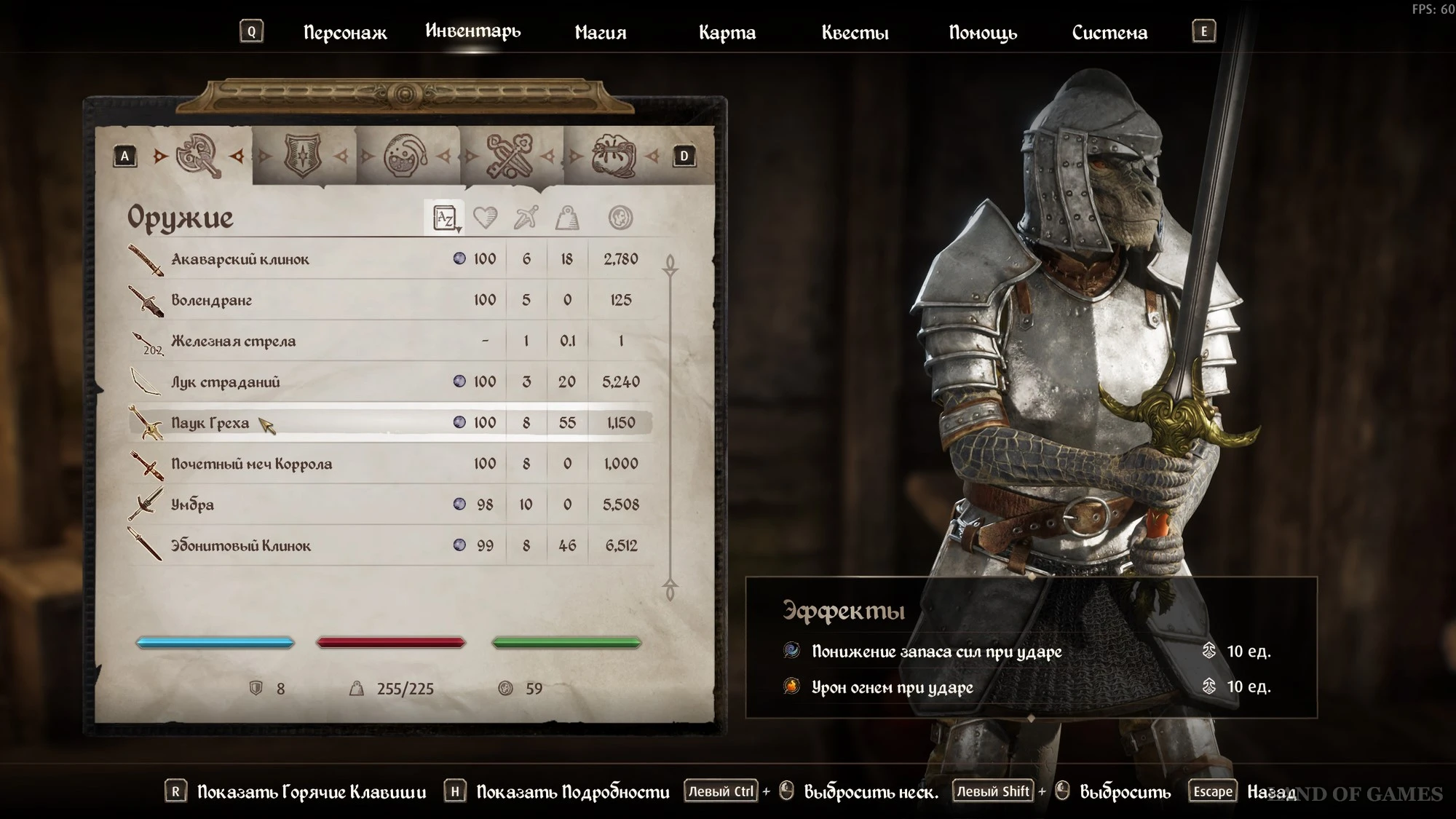Select Лук страданий bow
1456x819 pixels.
pos(225,382)
